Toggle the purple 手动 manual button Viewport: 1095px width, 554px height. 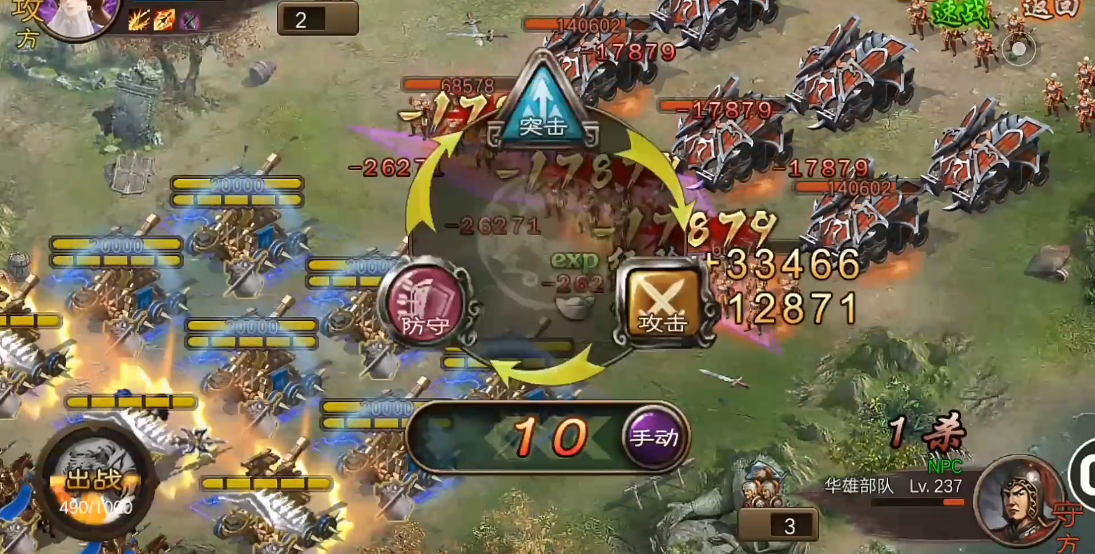(655, 437)
